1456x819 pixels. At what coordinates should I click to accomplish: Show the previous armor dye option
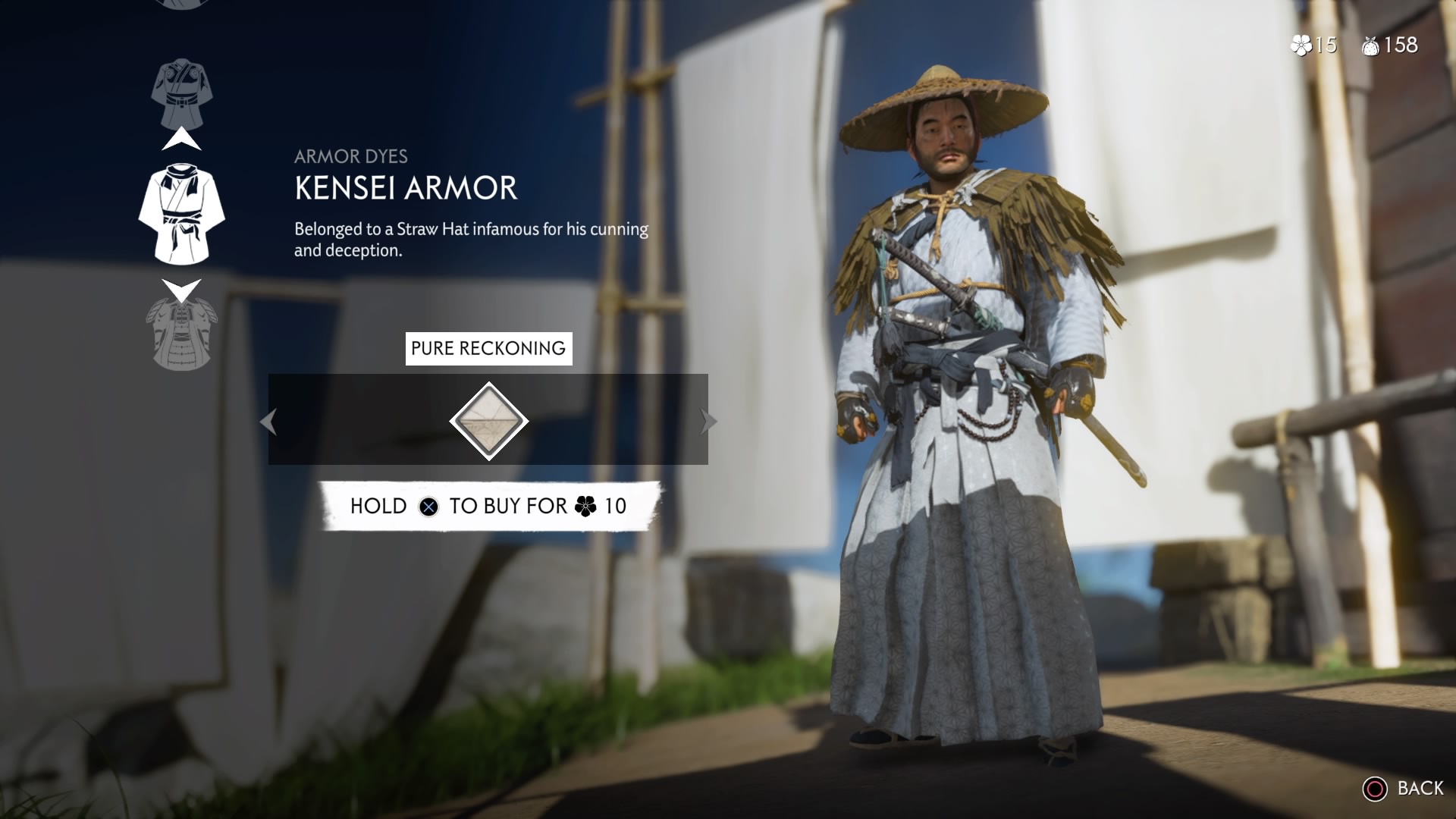coord(268,422)
